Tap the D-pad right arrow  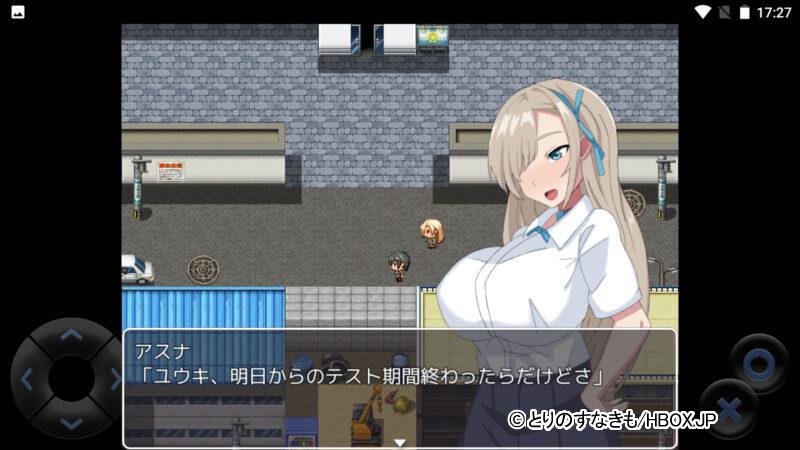pyautogui.click(x=113, y=379)
